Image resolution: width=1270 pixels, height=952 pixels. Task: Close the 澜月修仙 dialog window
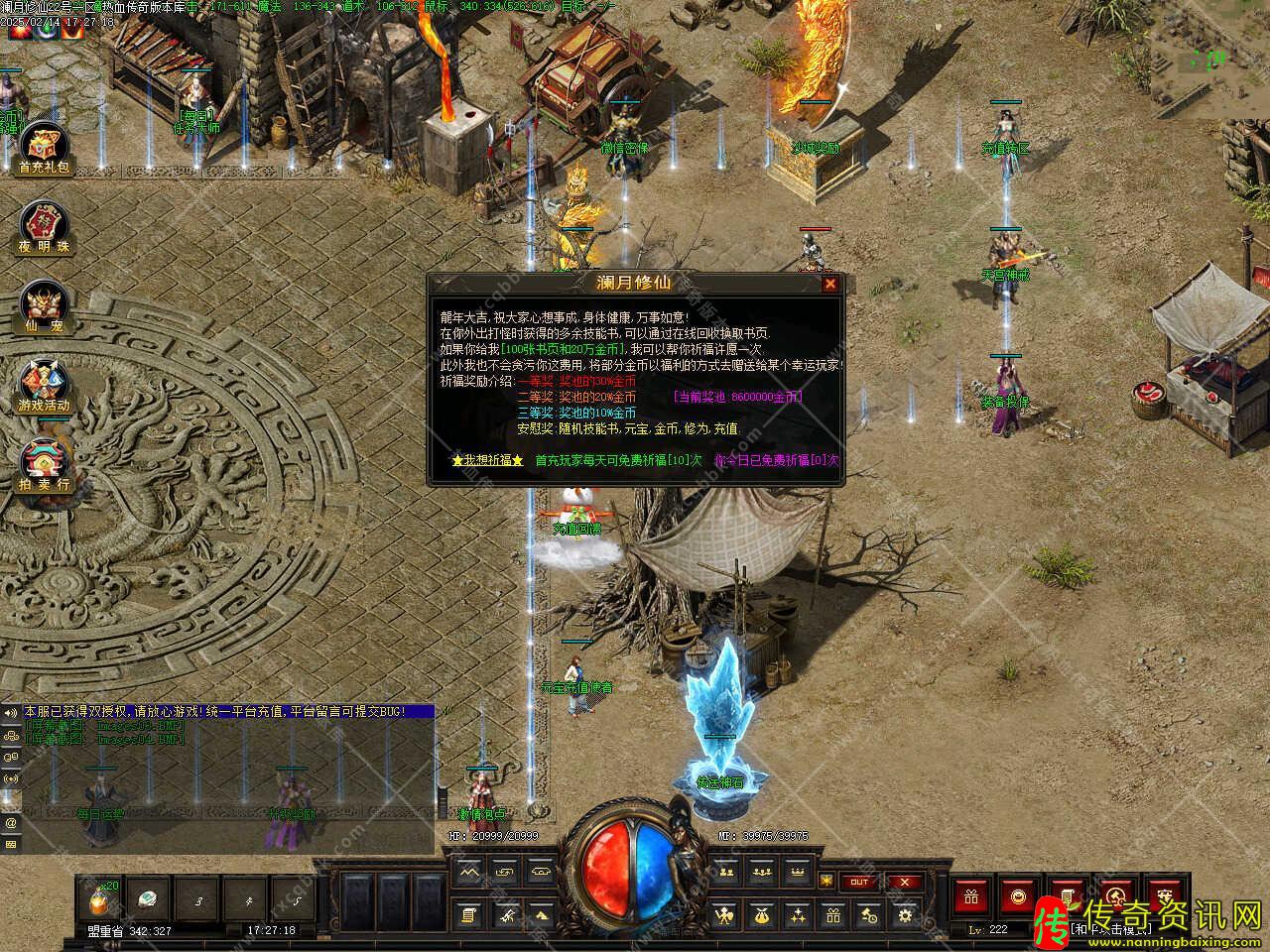(x=830, y=284)
